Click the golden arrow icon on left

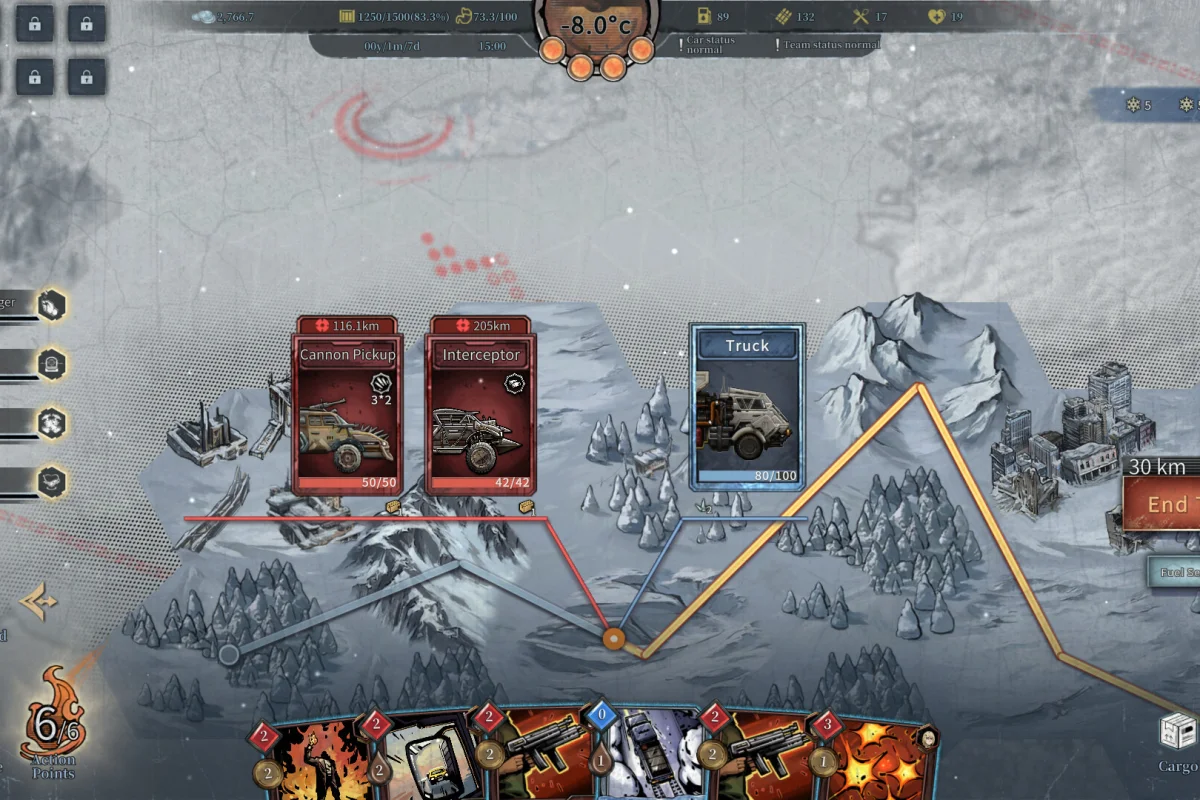coord(40,603)
